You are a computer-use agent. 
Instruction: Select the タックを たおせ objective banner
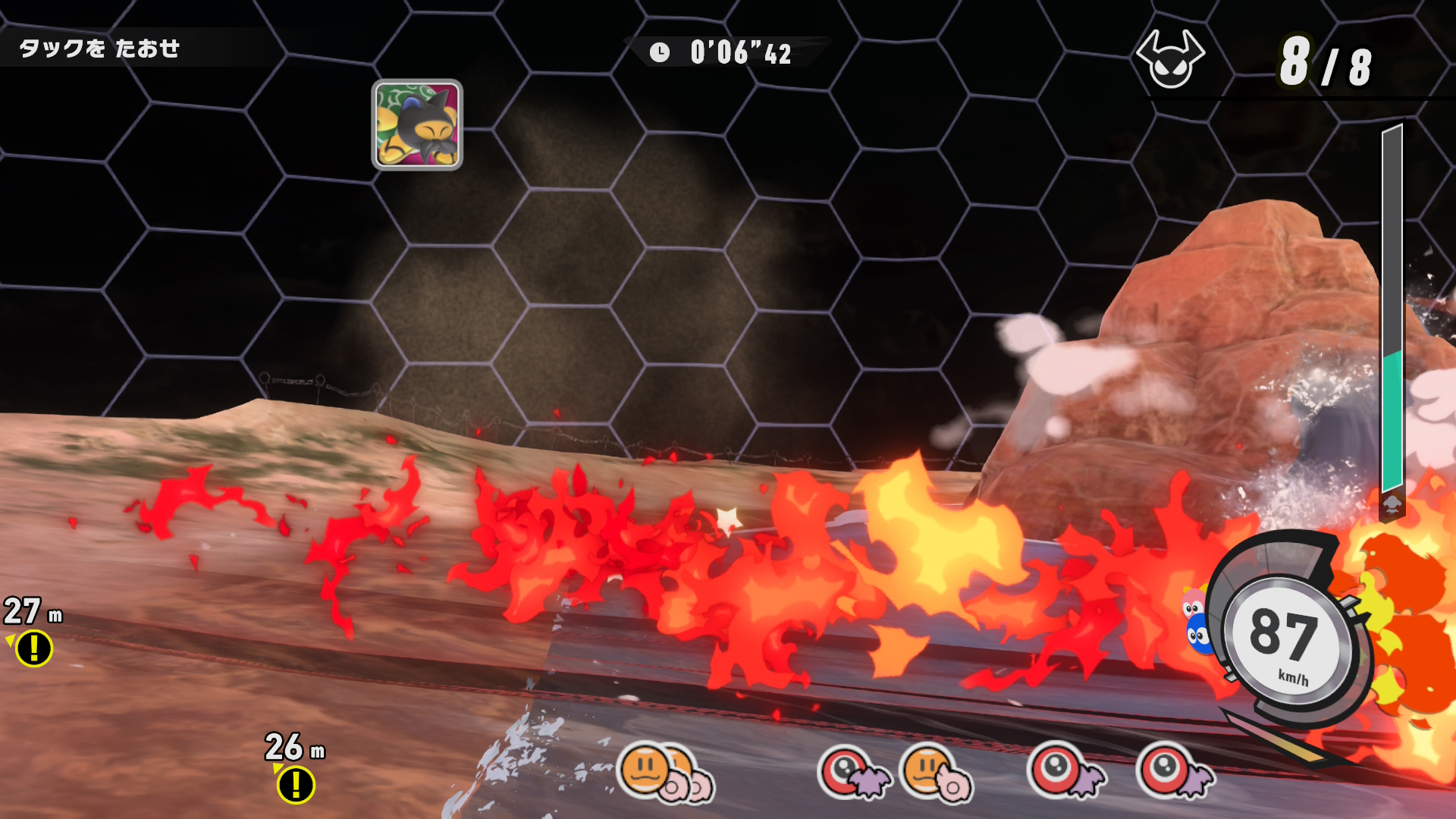(99, 49)
